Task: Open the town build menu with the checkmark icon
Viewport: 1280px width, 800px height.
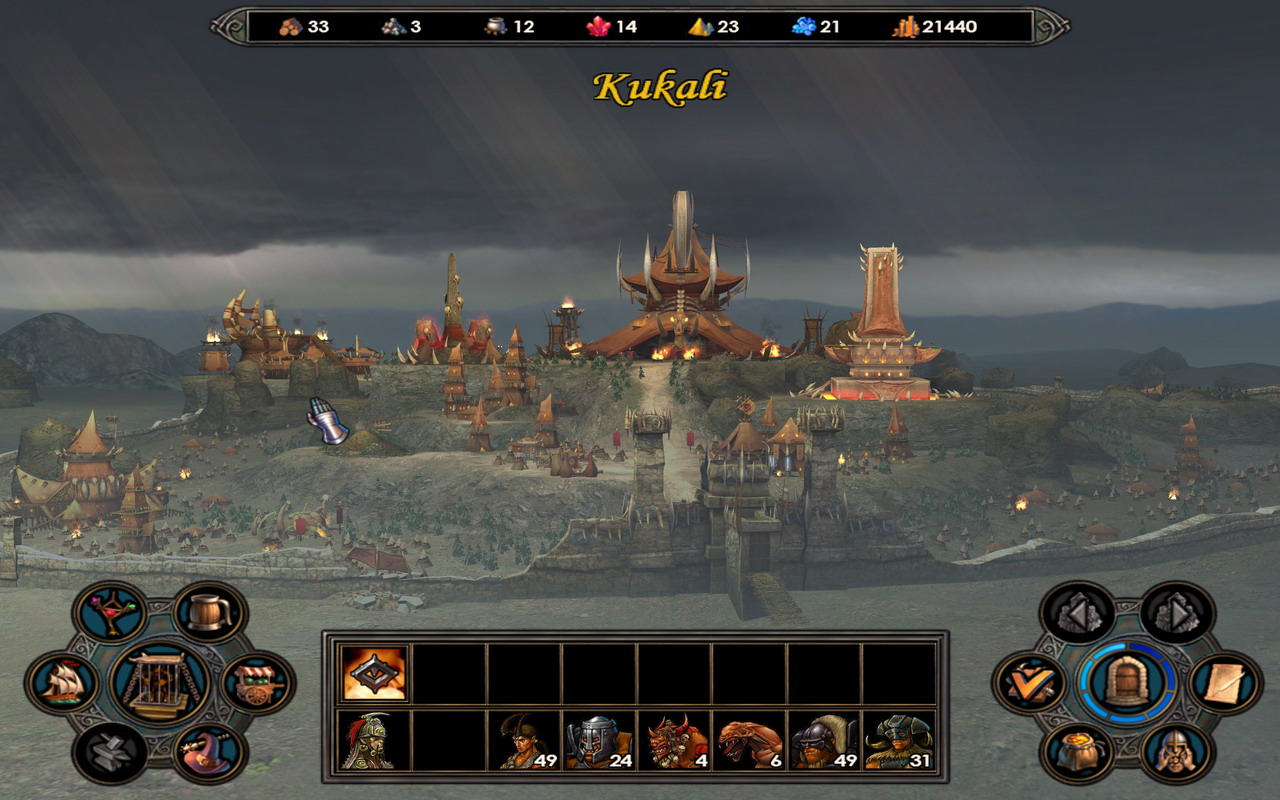Action: (1031, 683)
